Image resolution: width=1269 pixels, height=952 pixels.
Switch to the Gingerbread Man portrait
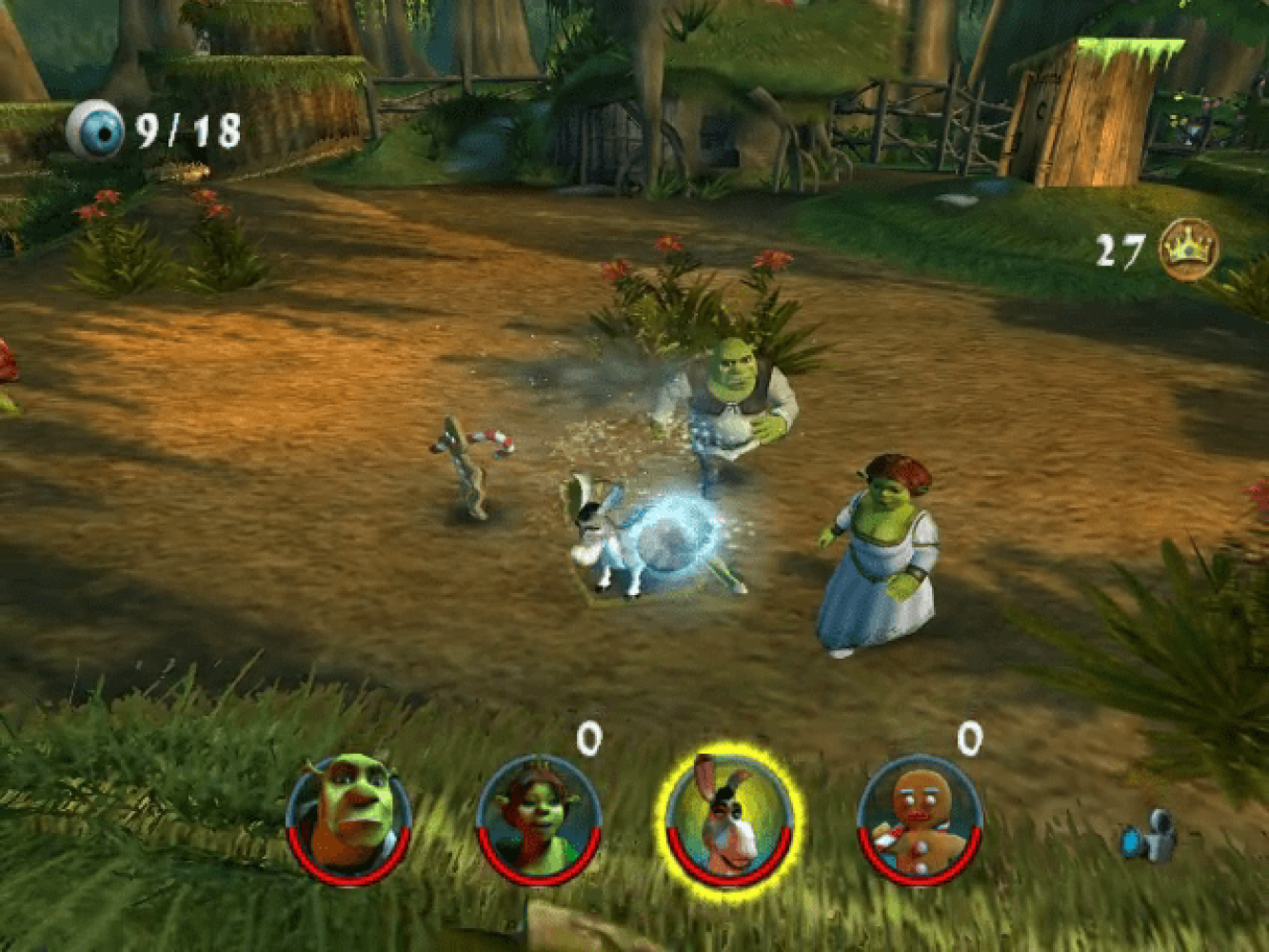click(x=920, y=818)
